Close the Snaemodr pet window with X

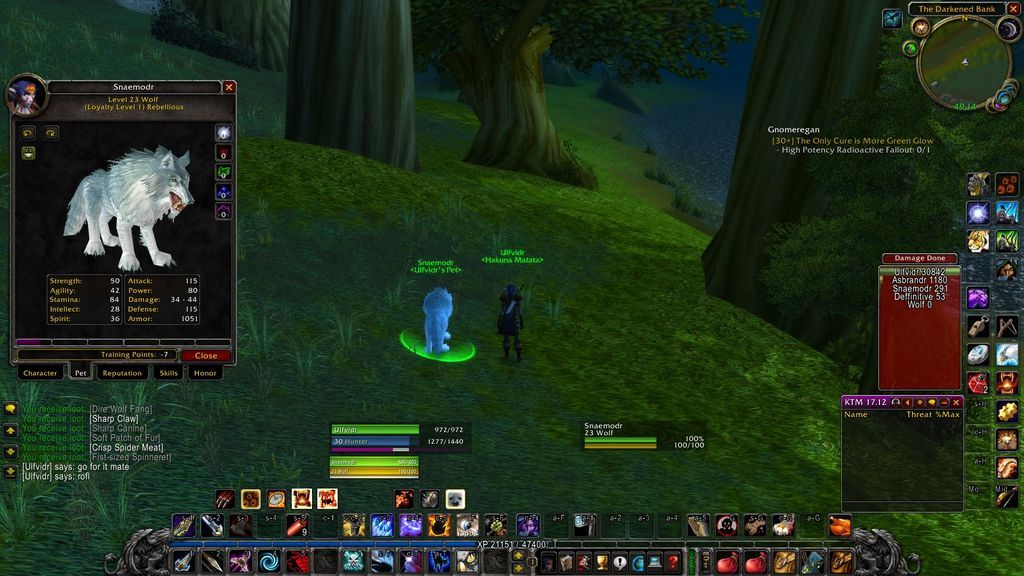(229, 87)
